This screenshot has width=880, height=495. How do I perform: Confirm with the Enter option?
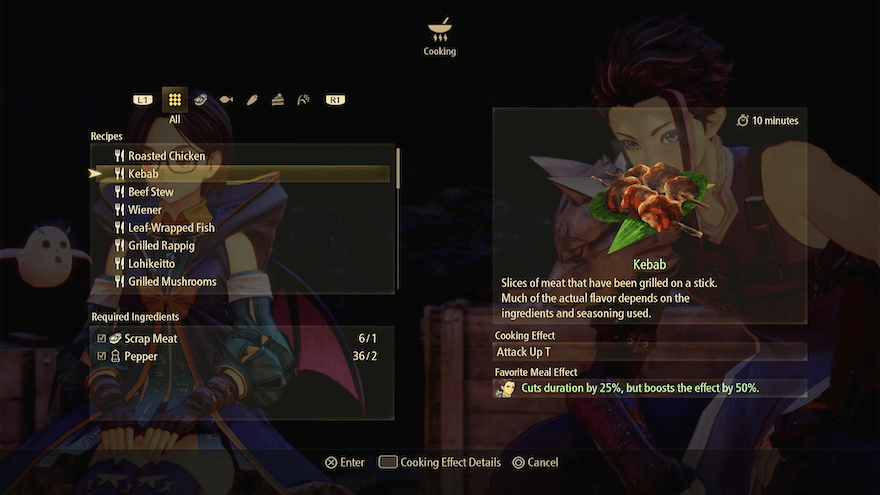pyautogui.click(x=345, y=463)
